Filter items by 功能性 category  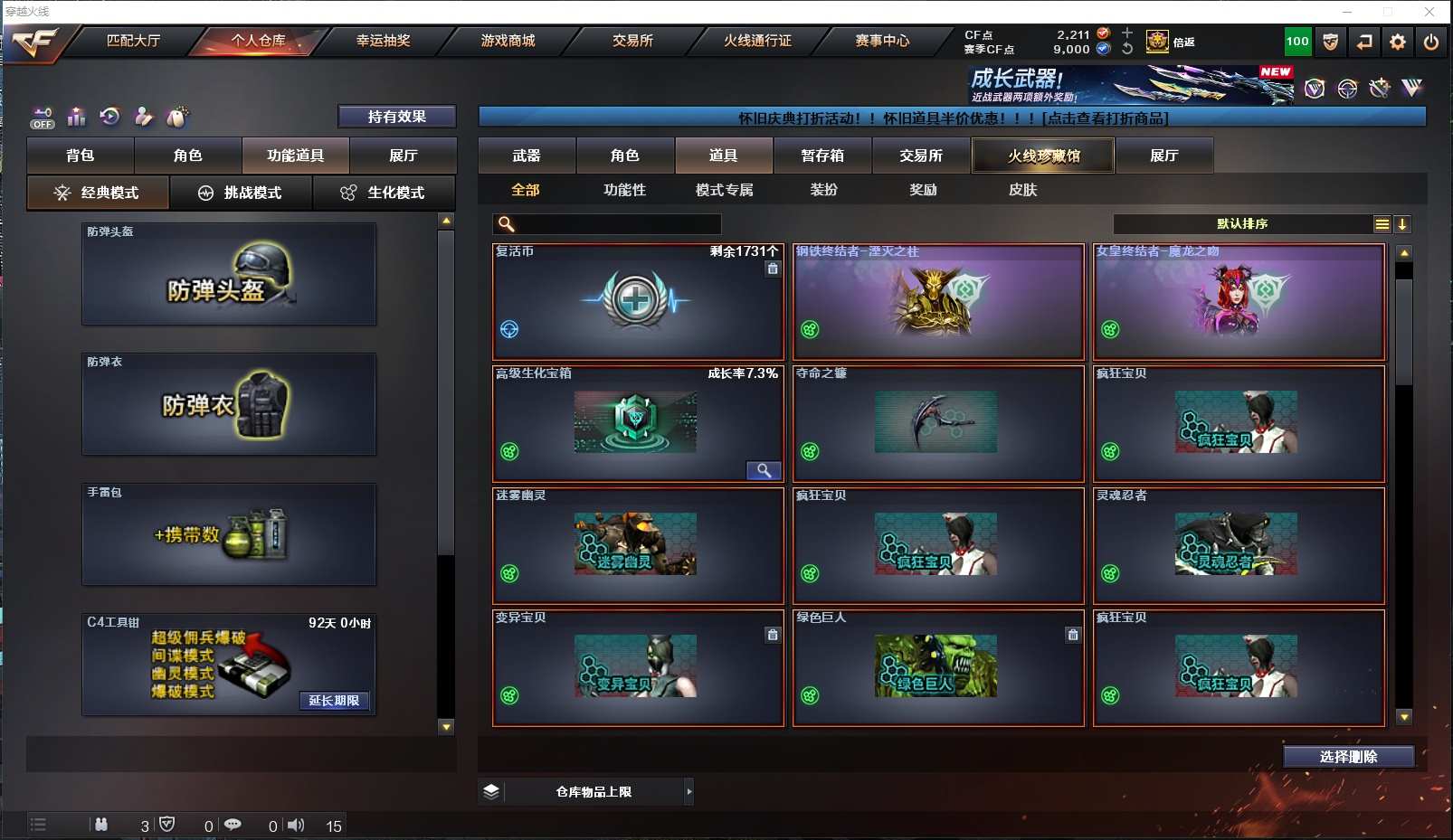click(x=624, y=190)
